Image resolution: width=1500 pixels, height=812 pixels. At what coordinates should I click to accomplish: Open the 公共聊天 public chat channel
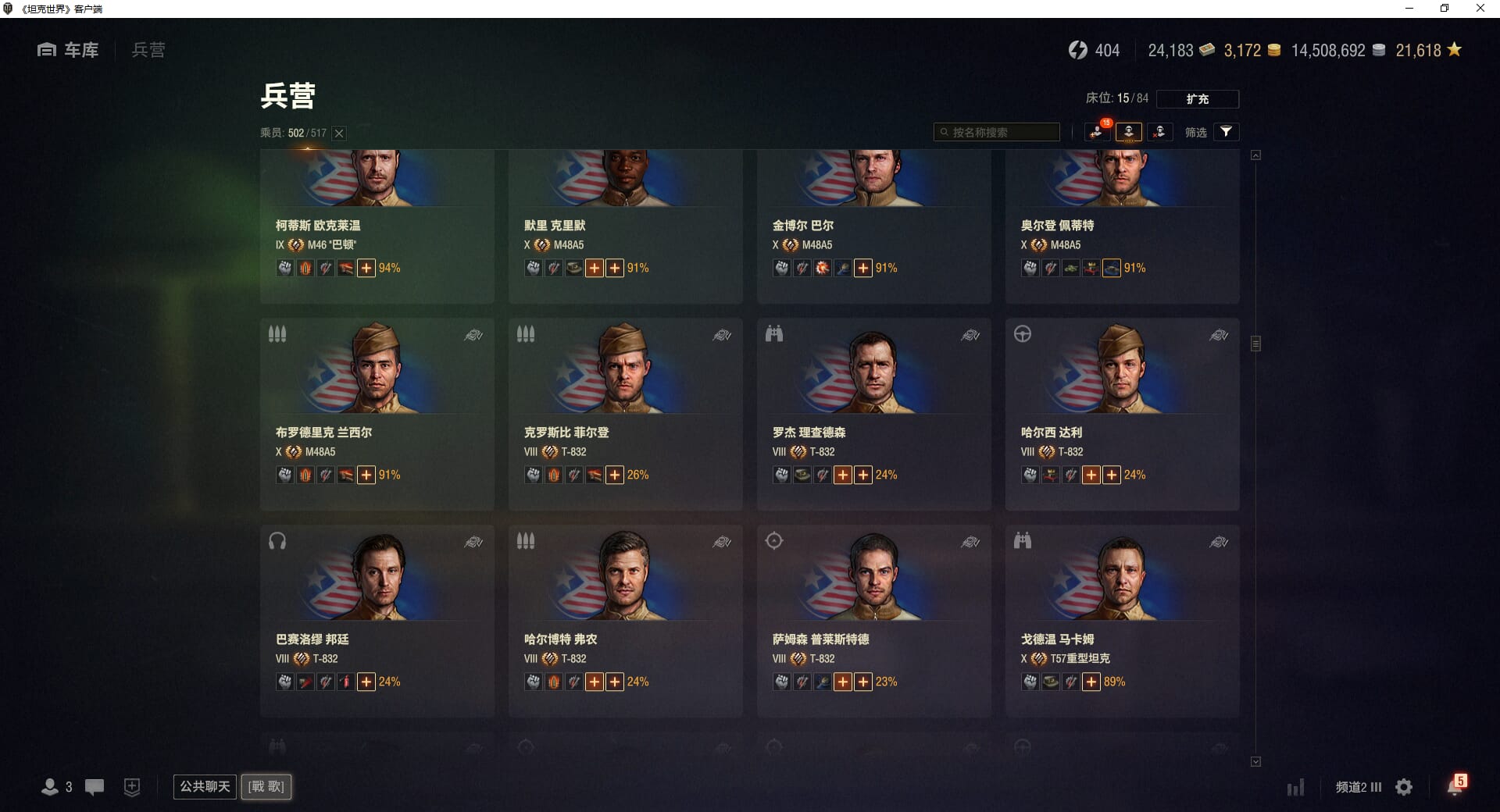205,786
